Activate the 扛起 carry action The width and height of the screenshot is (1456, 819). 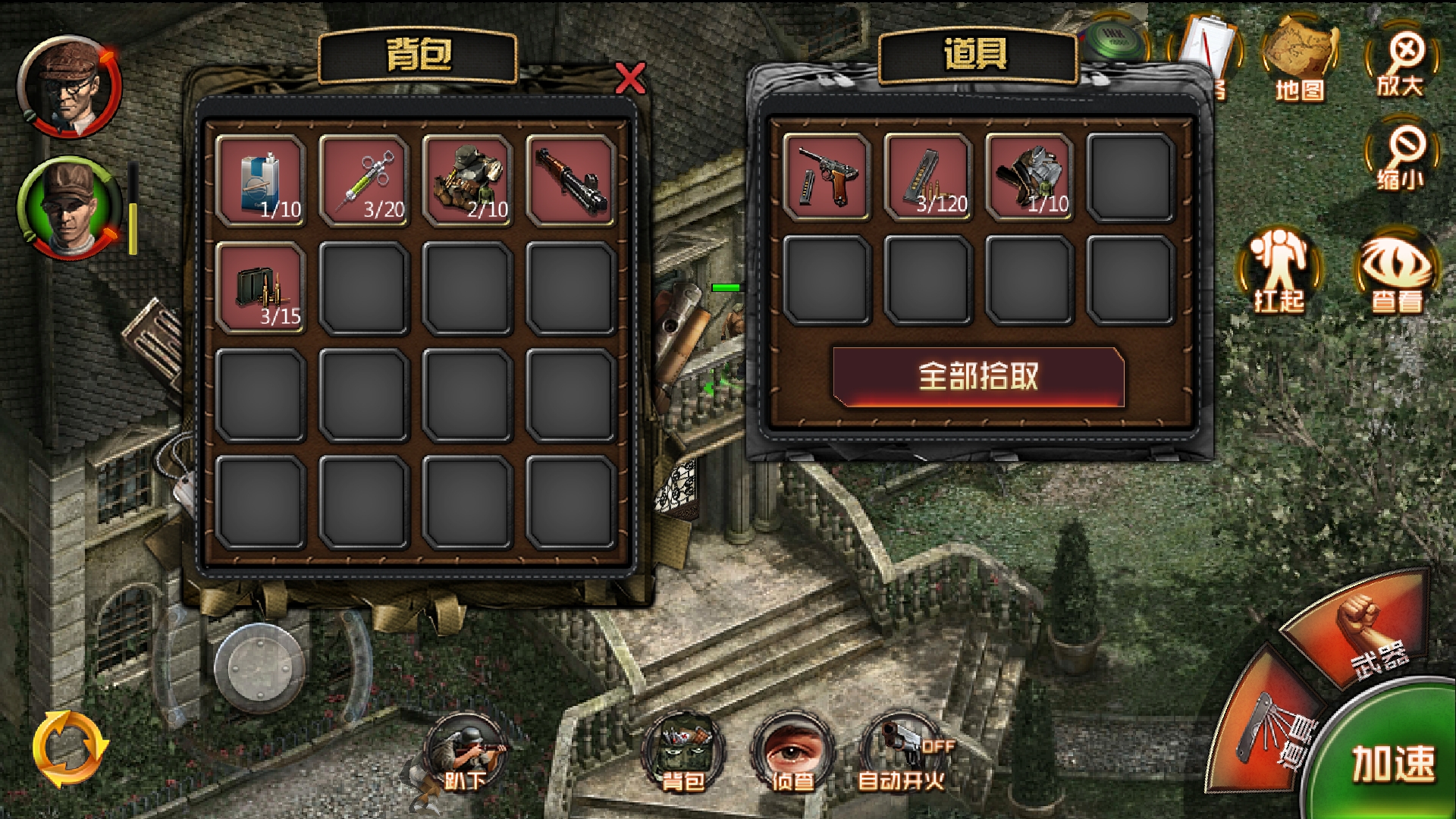point(1279,271)
